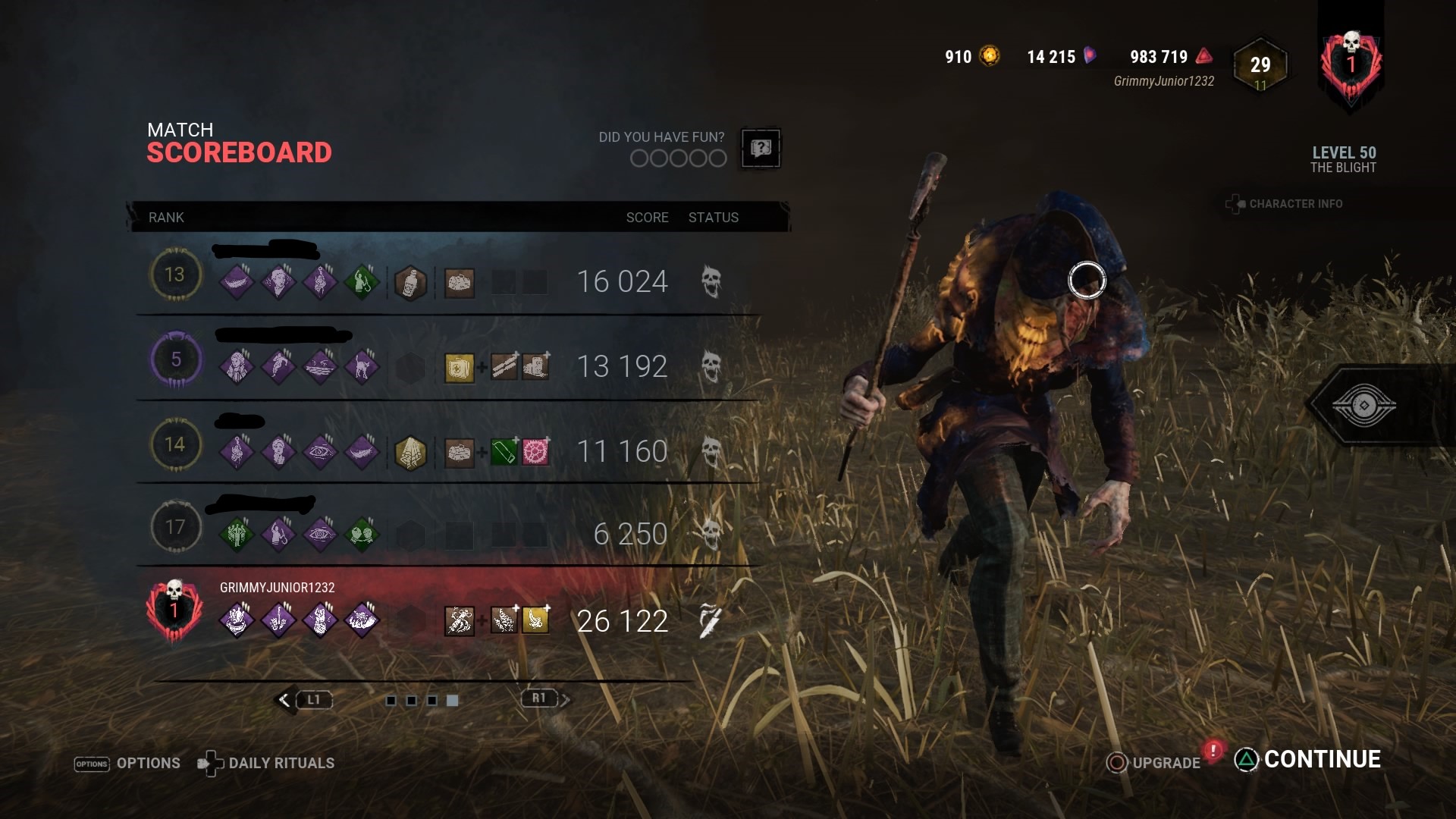Screen dimensions: 1456x819
Task: Click the yellow medkit item icon on rank 5 row
Action: click(458, 367)
